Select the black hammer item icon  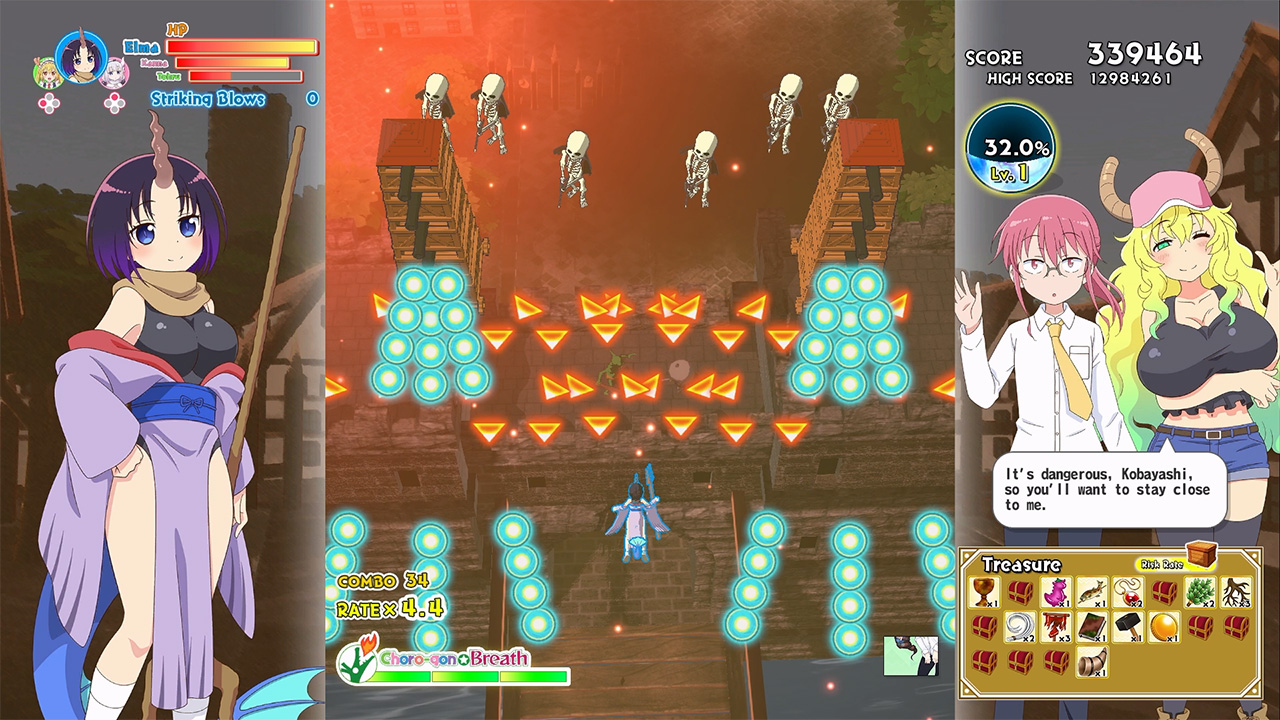[x=1126, y=625]
